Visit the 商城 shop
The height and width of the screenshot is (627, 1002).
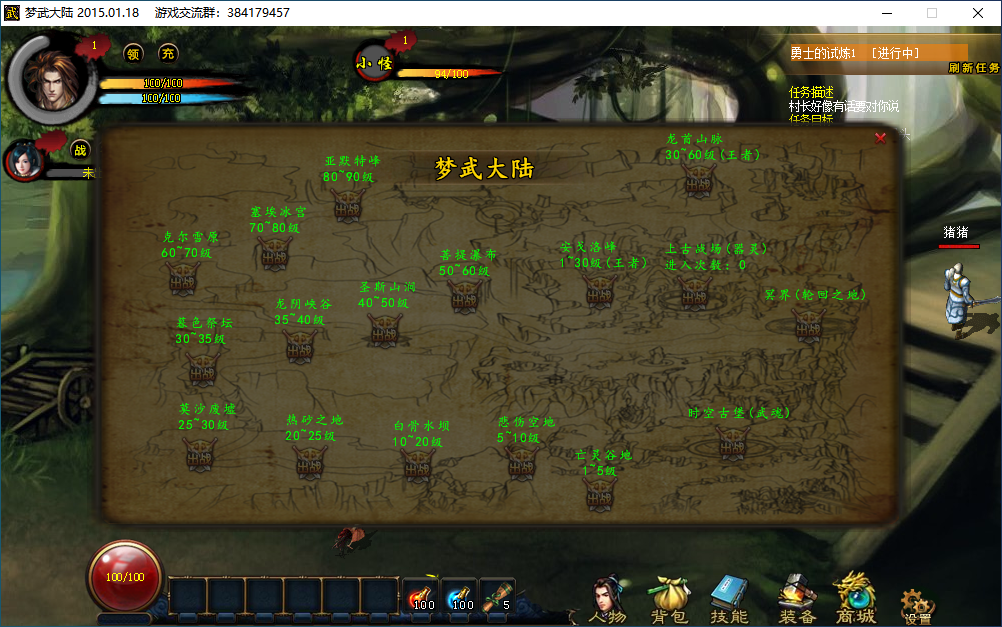tap(856, 600)
